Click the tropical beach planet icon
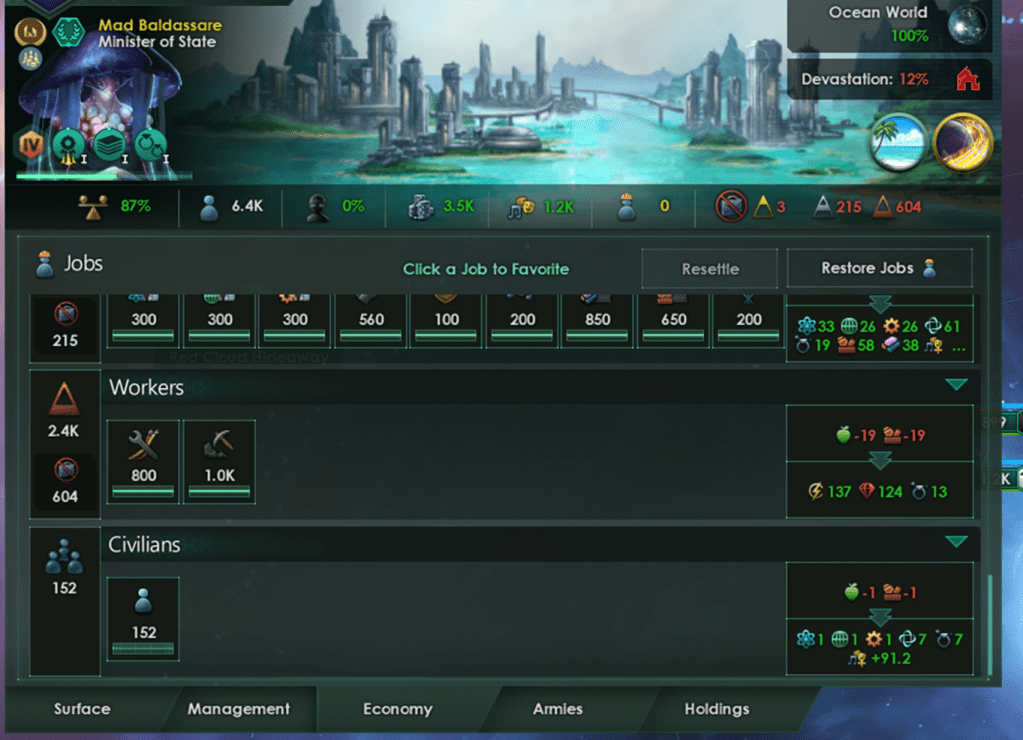 point(895,142)
